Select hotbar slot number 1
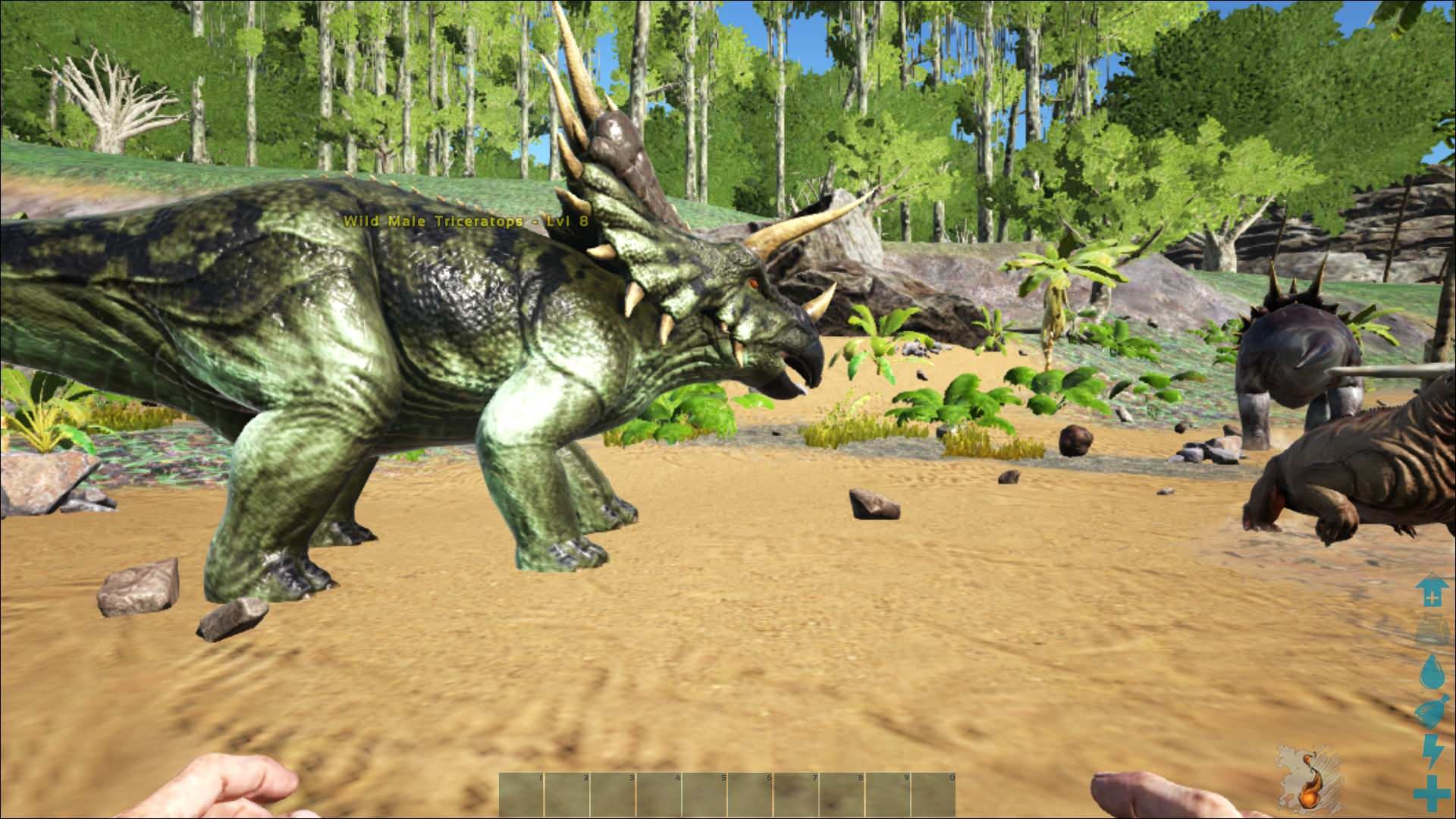This screenshot has height=819, width=1456. point(522,795)
